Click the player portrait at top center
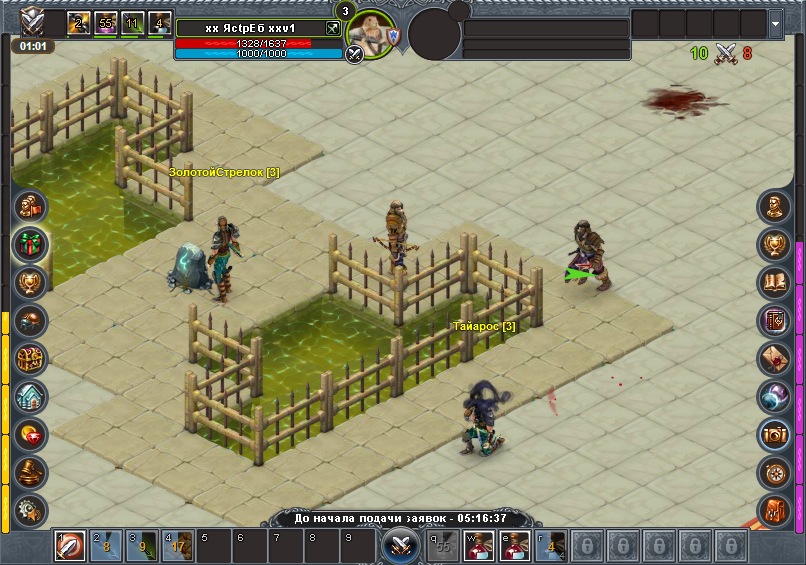The image size is (806, 565). click(x=372, y=34)
